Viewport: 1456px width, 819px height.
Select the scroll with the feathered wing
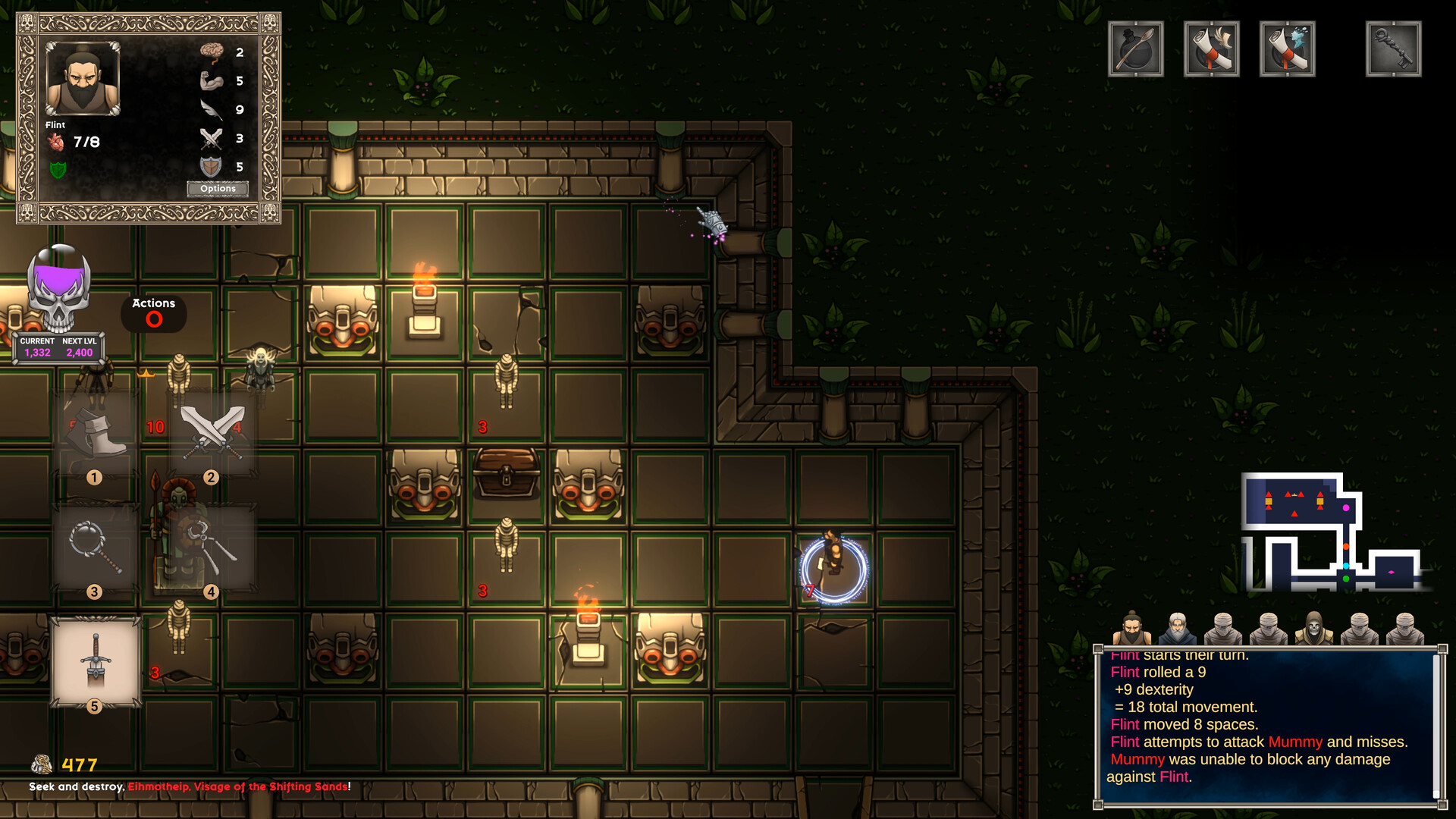[1211, 49]
